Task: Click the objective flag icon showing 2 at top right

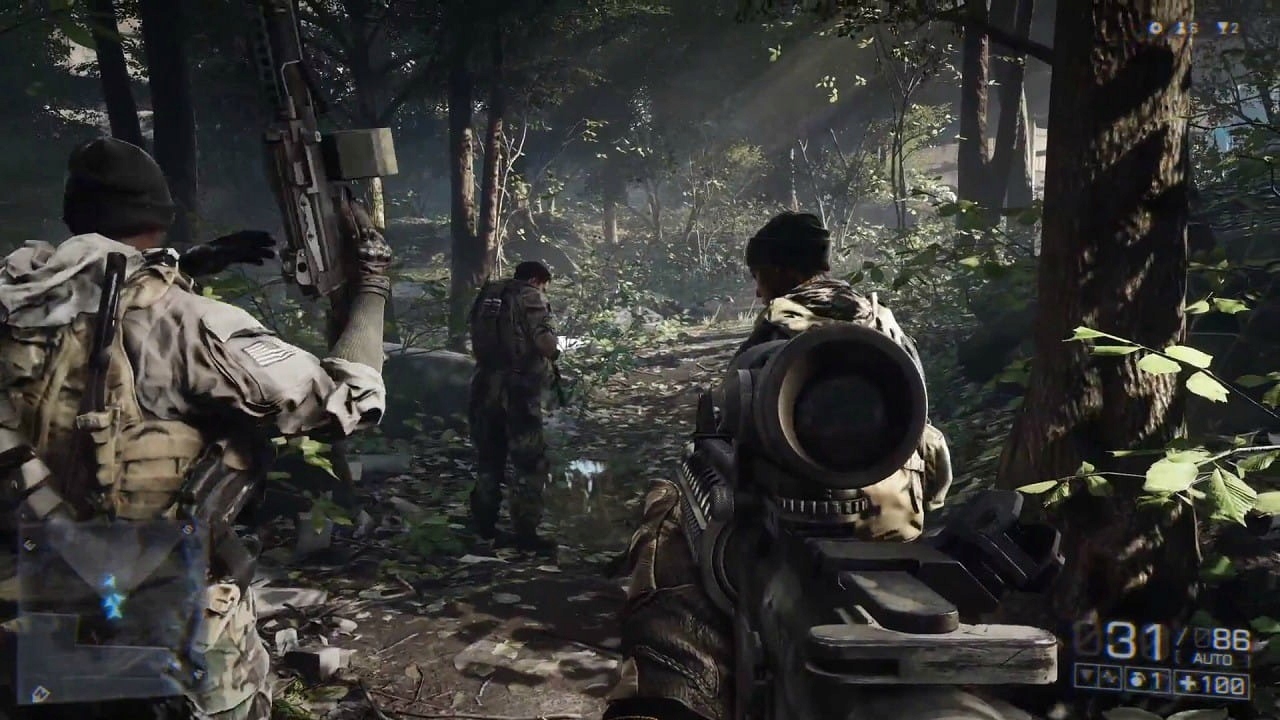Action: [1226, 27]
